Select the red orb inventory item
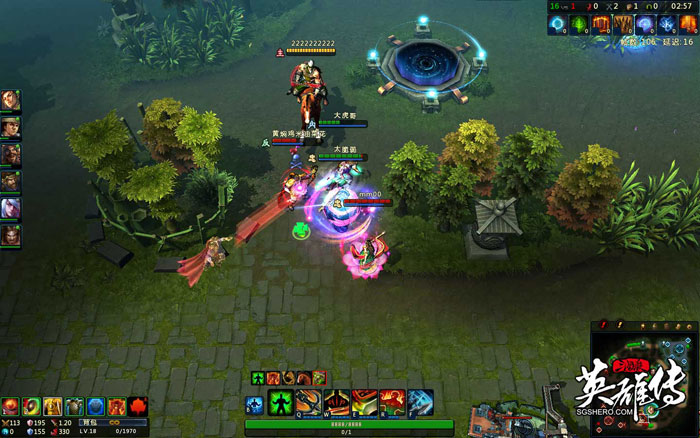700x438 pixels. pos(10,405)
